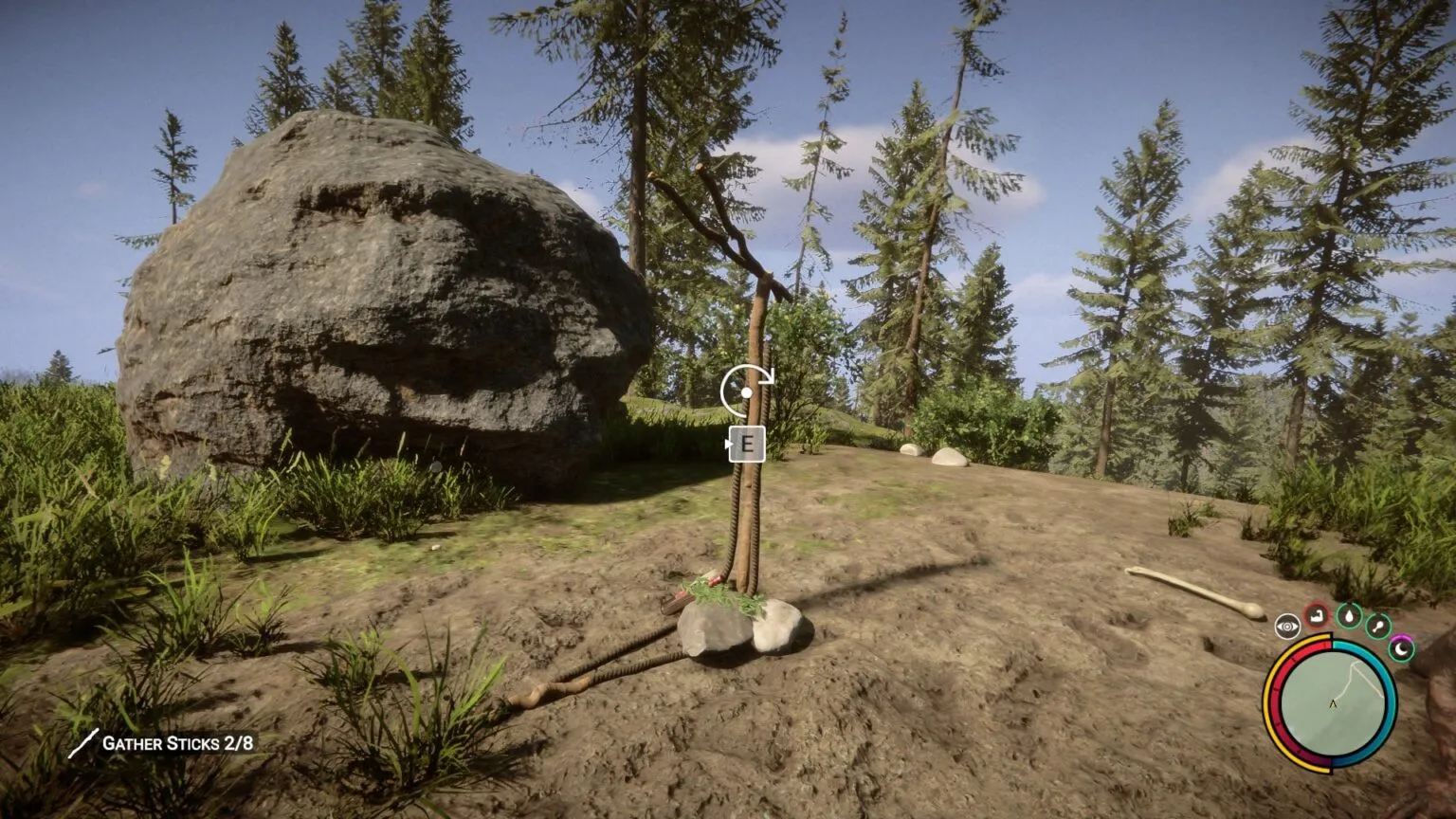The image size is (1456, 819).
Task: Select the strength arm status icon
Action: pyautogui.click(x=1316, y=617)
